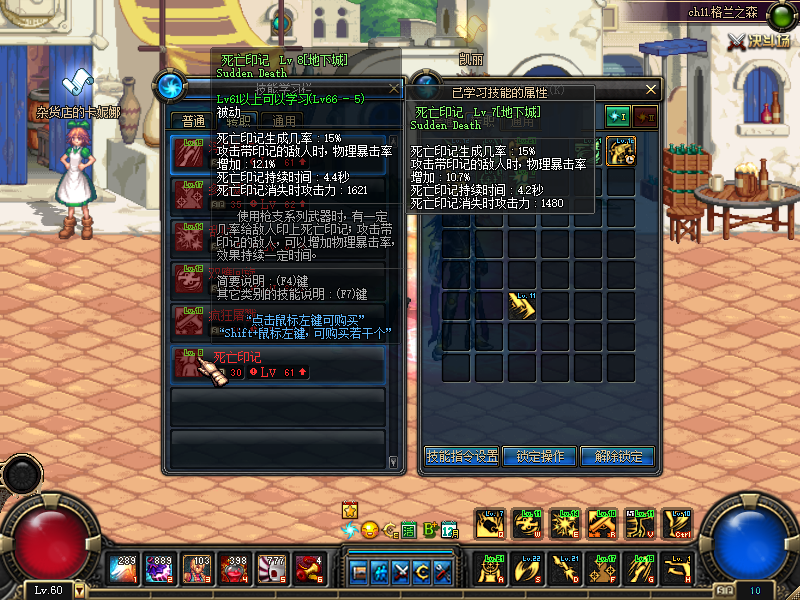Select the Lv.16 clock skill icon
The height and width of the screenshot is (600, 800).
click(622, 151)
